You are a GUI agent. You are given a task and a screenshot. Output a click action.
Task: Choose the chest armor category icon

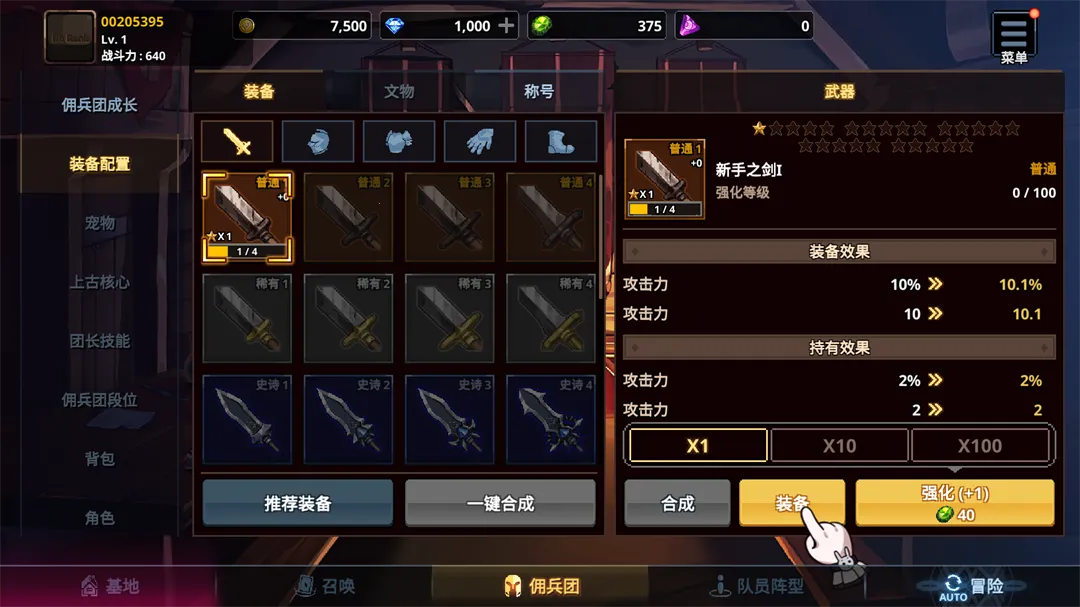(399, 142)
